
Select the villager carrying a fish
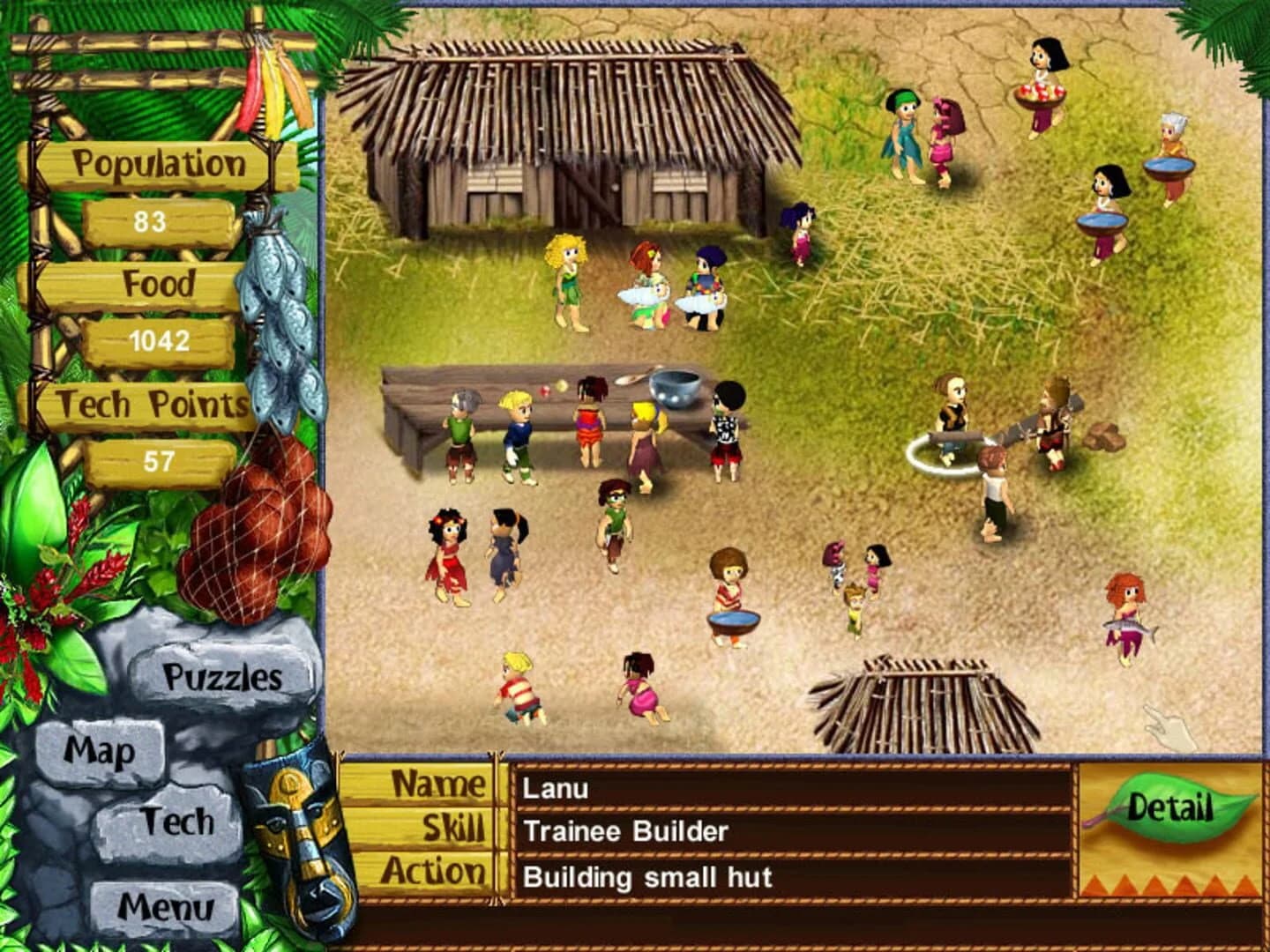[x=1127, y=608]
